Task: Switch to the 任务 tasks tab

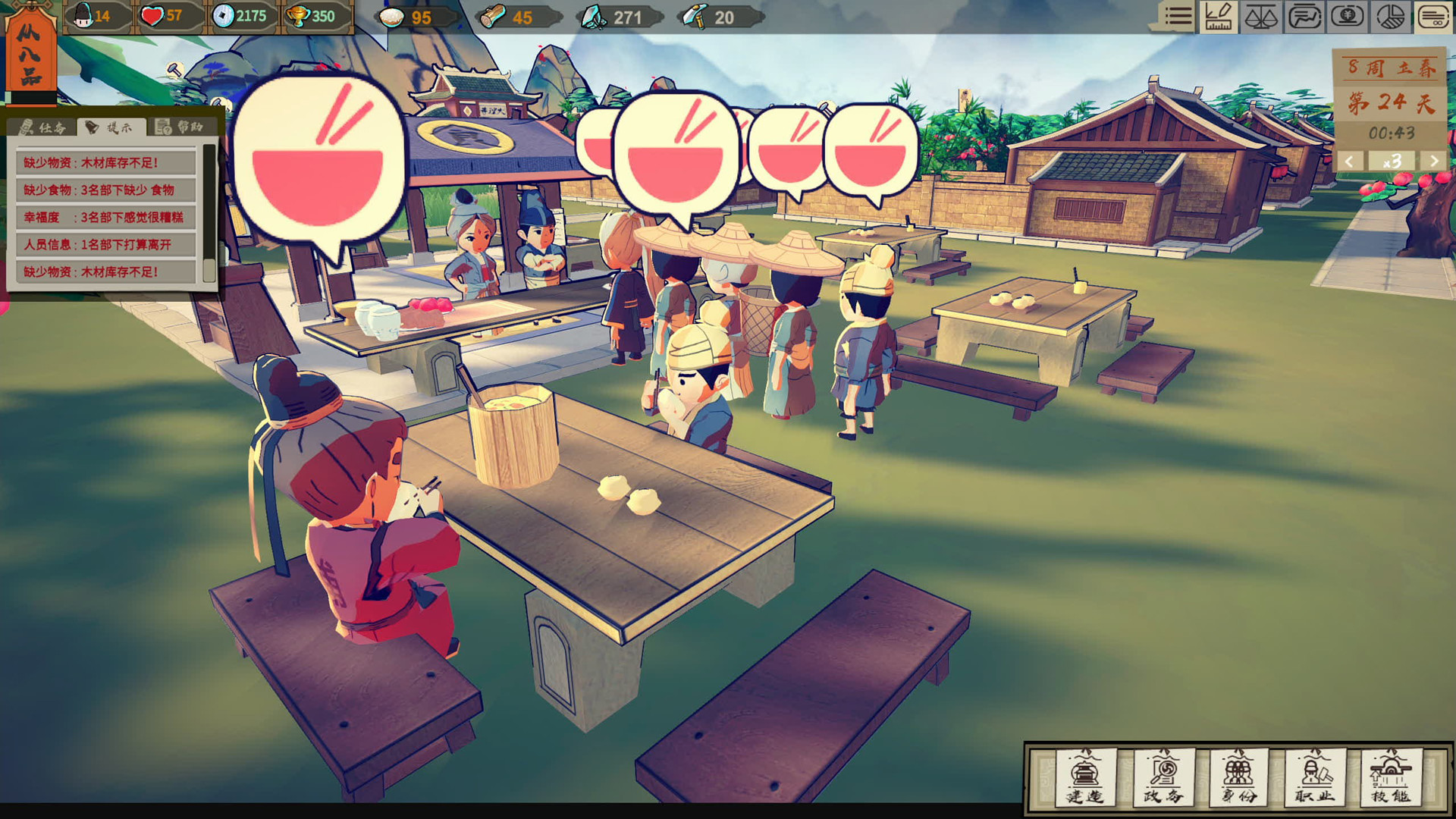Action: pyautogui.click(x=45, y=127)
